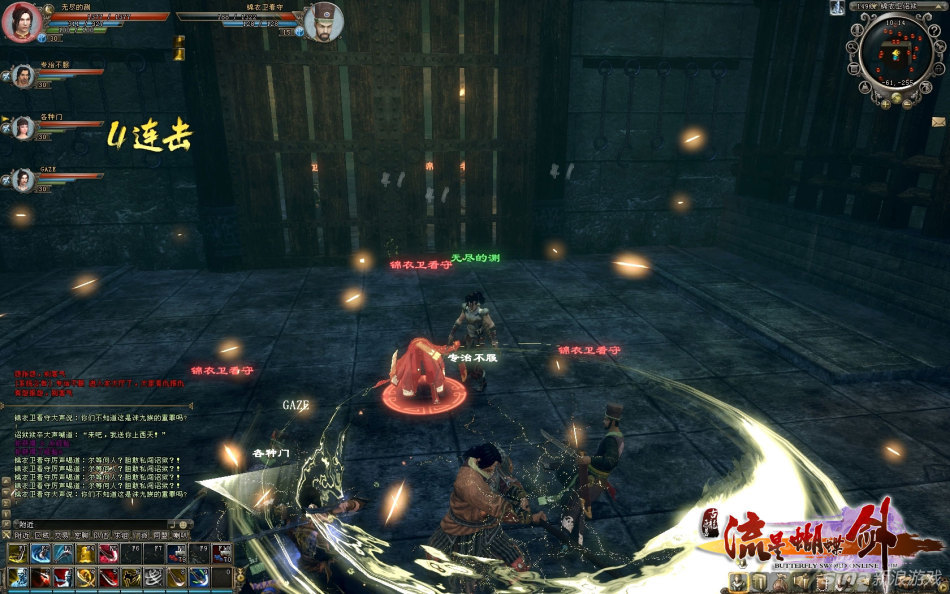
Task: Open the chat emoticon face button
Action: click(182, 524)
